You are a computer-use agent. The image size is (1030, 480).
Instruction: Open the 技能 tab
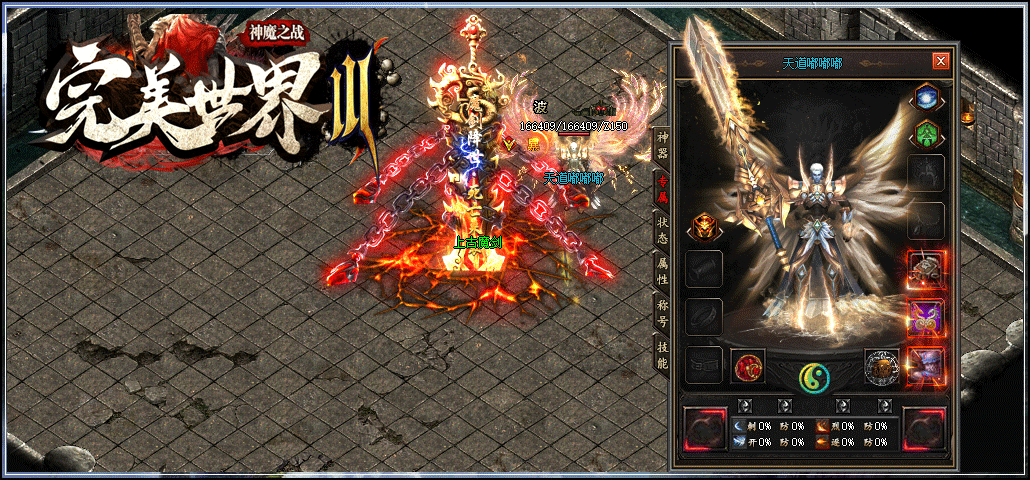(662, 352)
